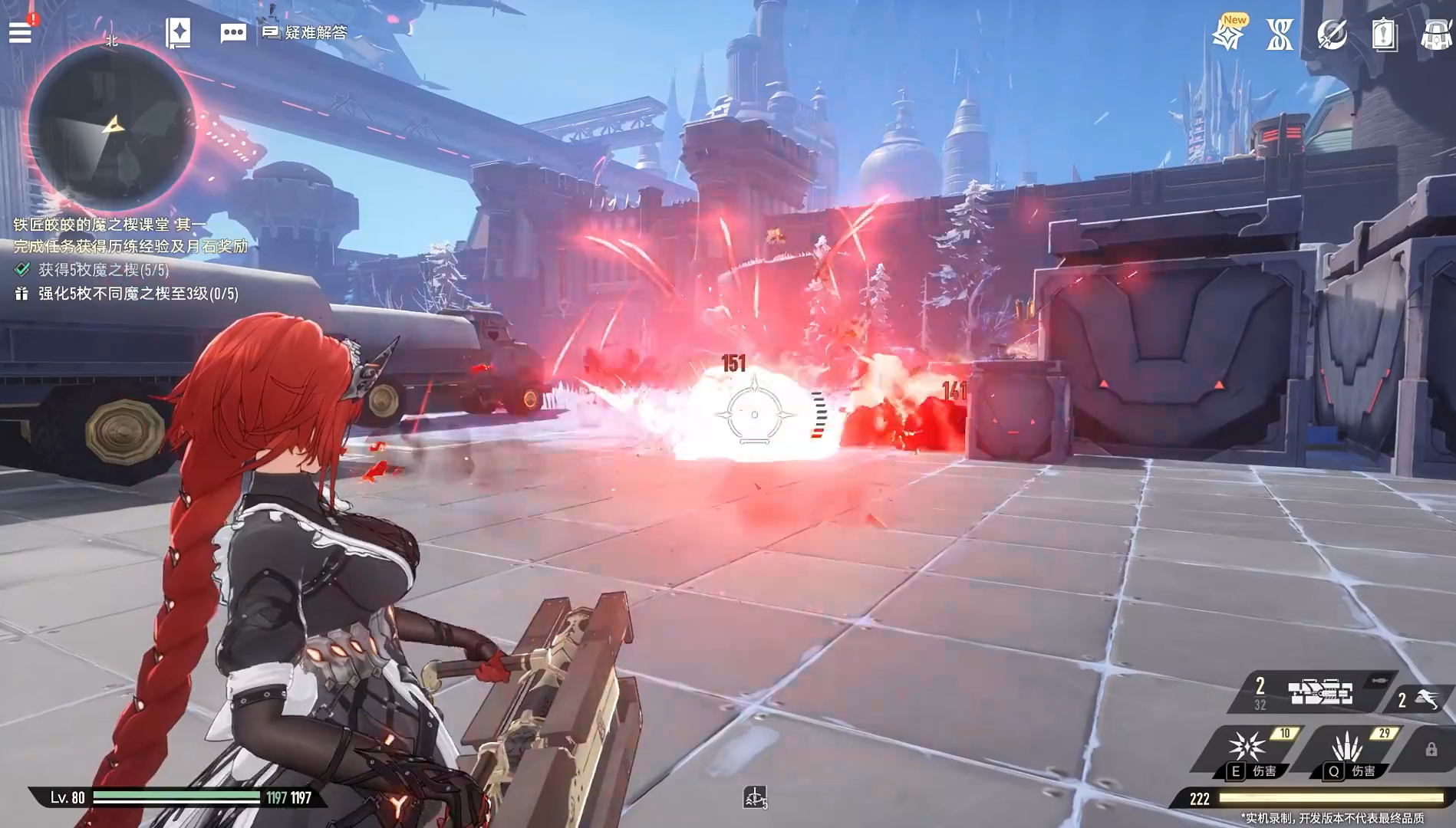
Task: Open the exclamation card icon
Action: (x=1384, y=35)
